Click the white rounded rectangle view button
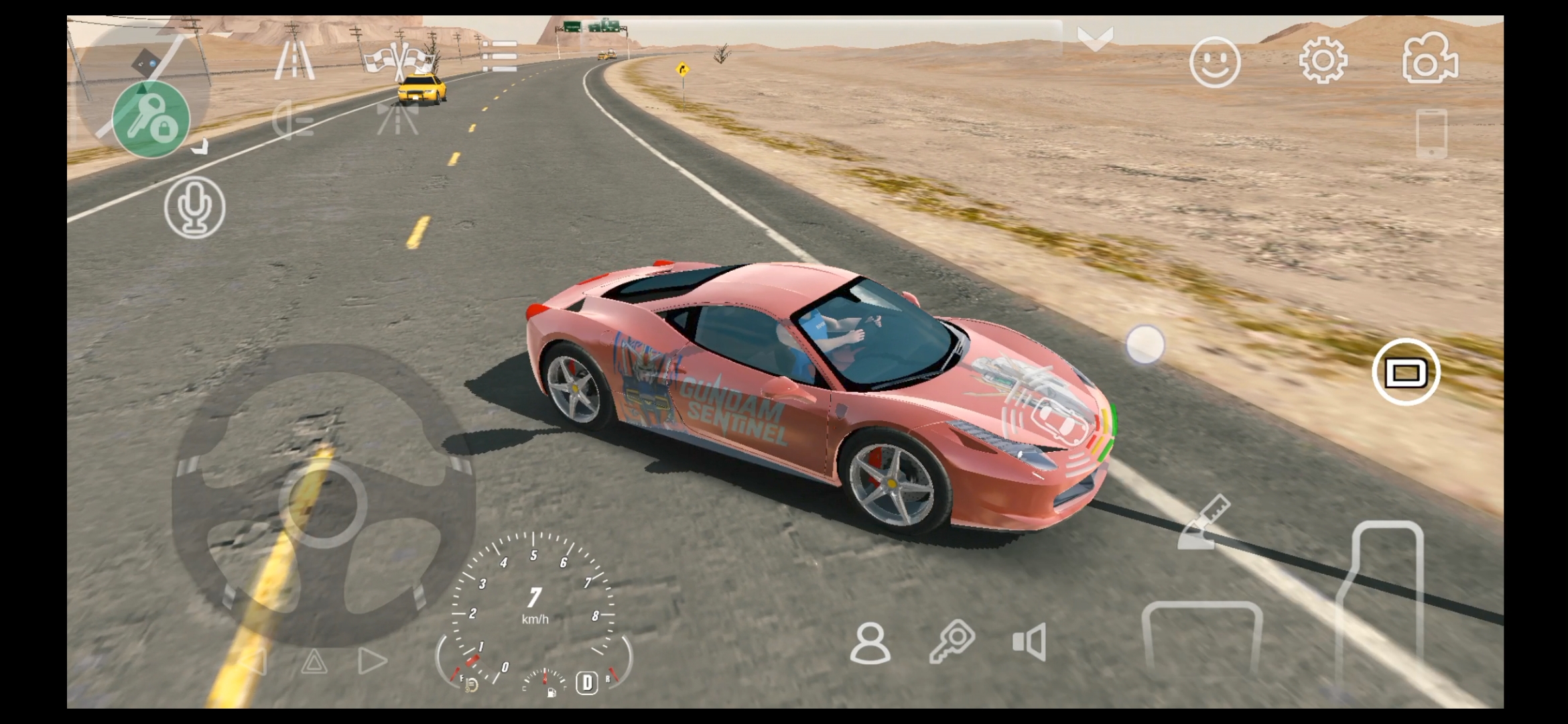 point(1405,373)
